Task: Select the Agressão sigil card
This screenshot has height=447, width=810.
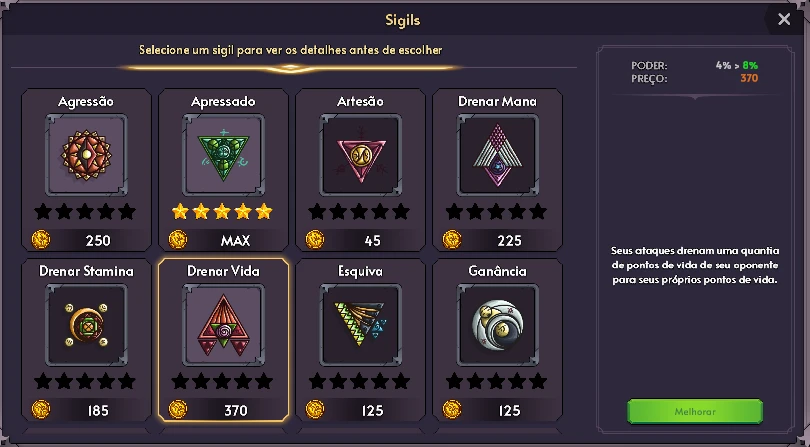Action: point(86,168)
